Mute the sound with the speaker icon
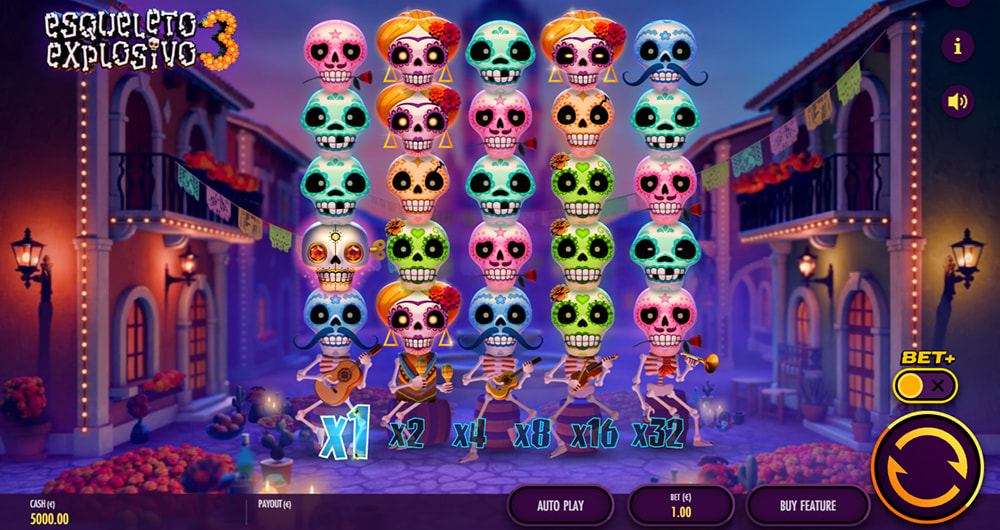Viewport: 1000px width, 530px height. click(958, 101)
